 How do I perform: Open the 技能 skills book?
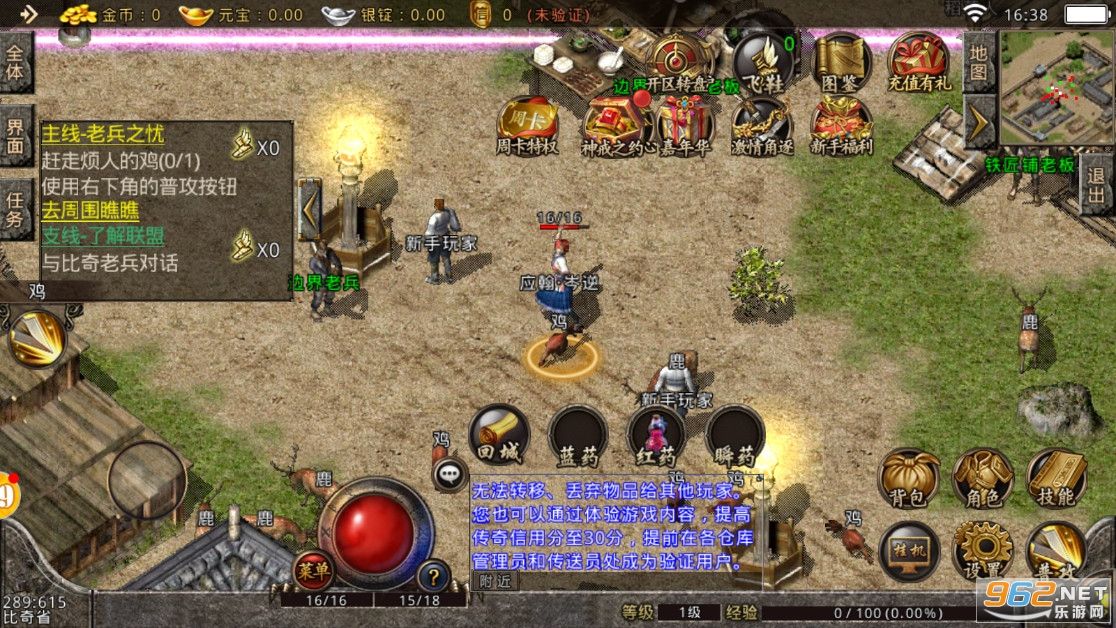[1057, 477]
